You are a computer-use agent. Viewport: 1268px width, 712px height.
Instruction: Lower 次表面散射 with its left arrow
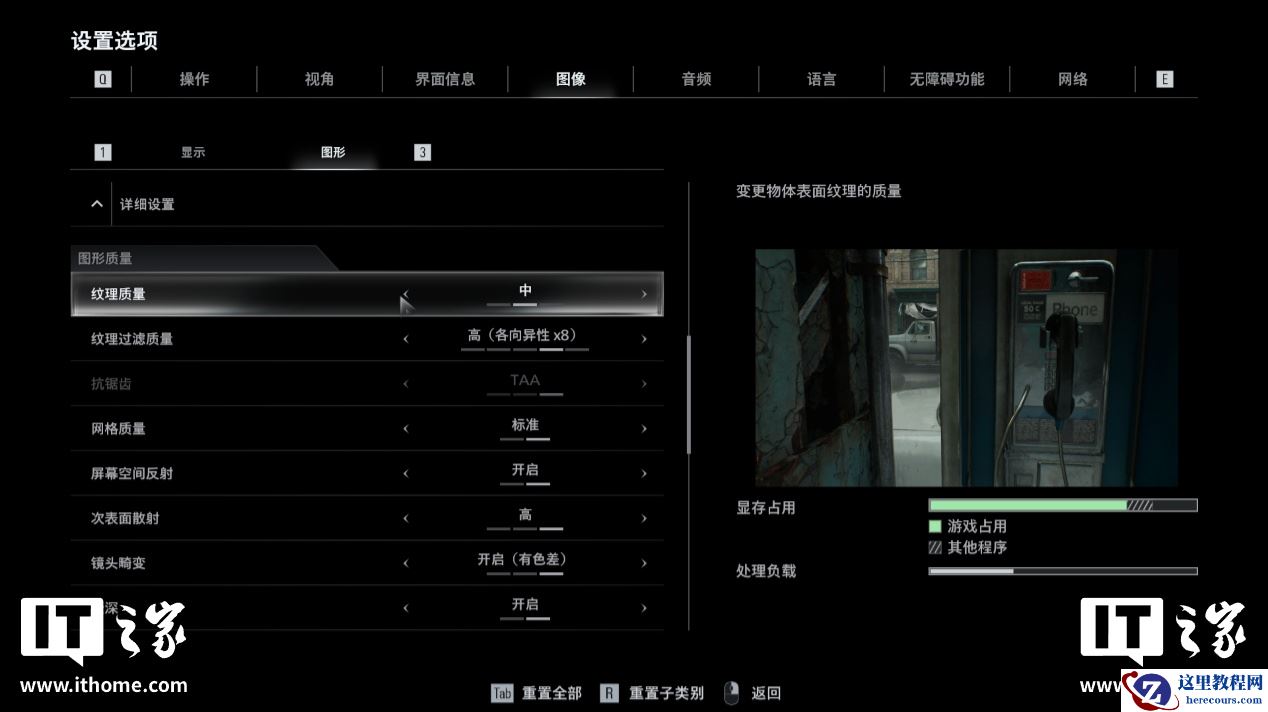[x=406, y=519]
